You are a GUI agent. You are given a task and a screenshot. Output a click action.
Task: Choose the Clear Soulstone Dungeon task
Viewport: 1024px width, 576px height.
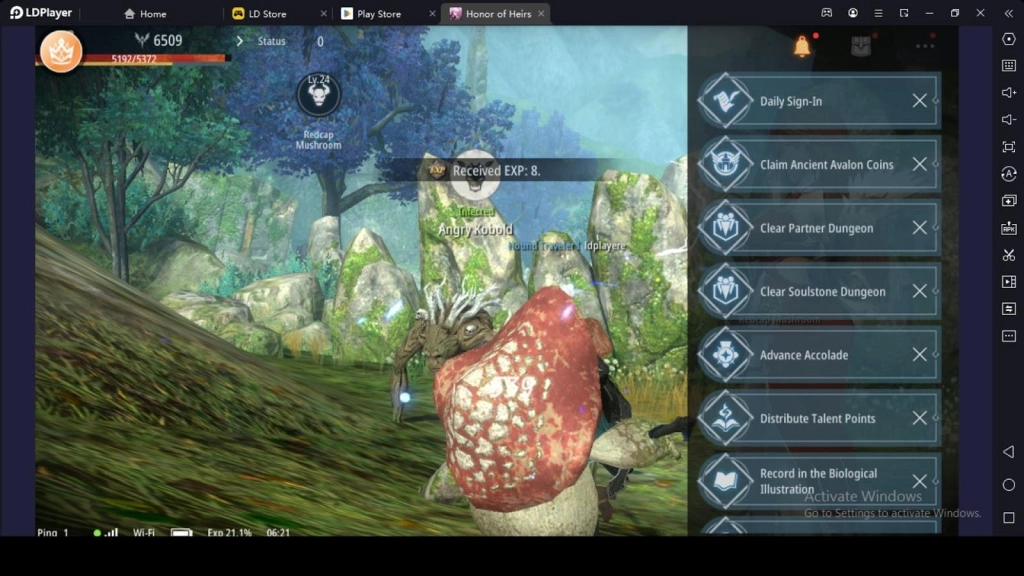(x=822, y=292)
